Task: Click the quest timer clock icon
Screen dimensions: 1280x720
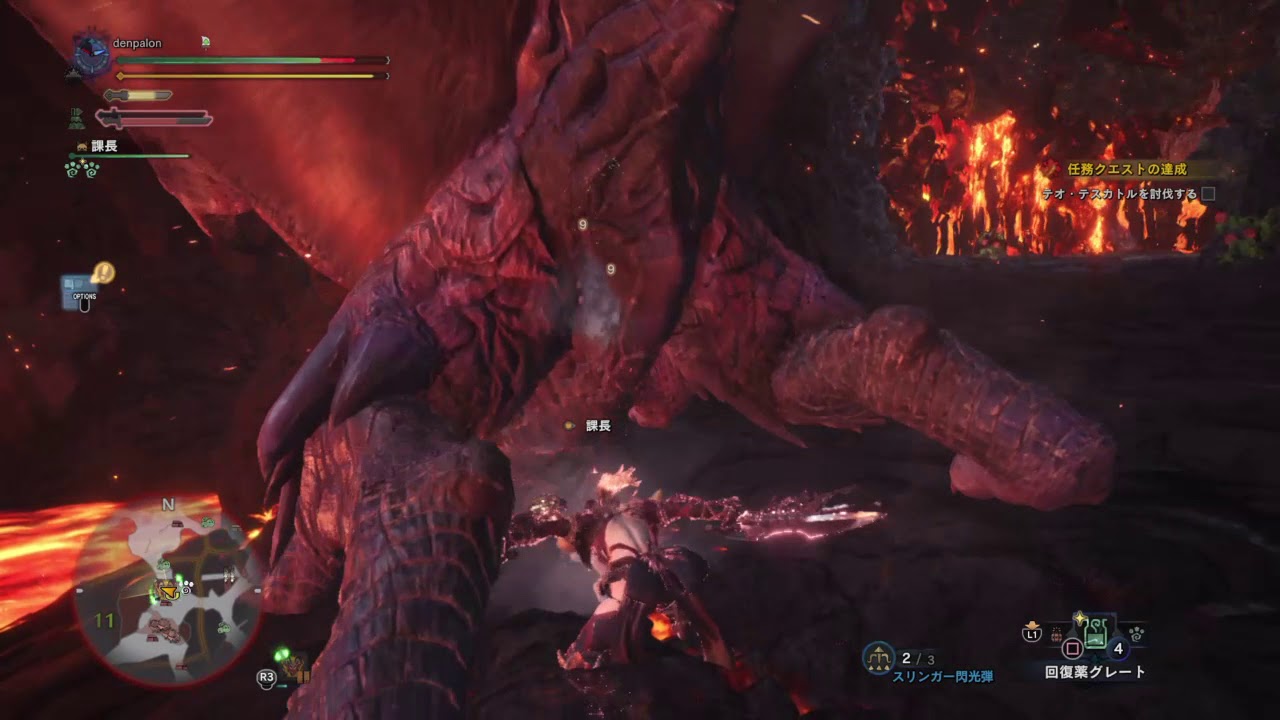Action: 92,55
